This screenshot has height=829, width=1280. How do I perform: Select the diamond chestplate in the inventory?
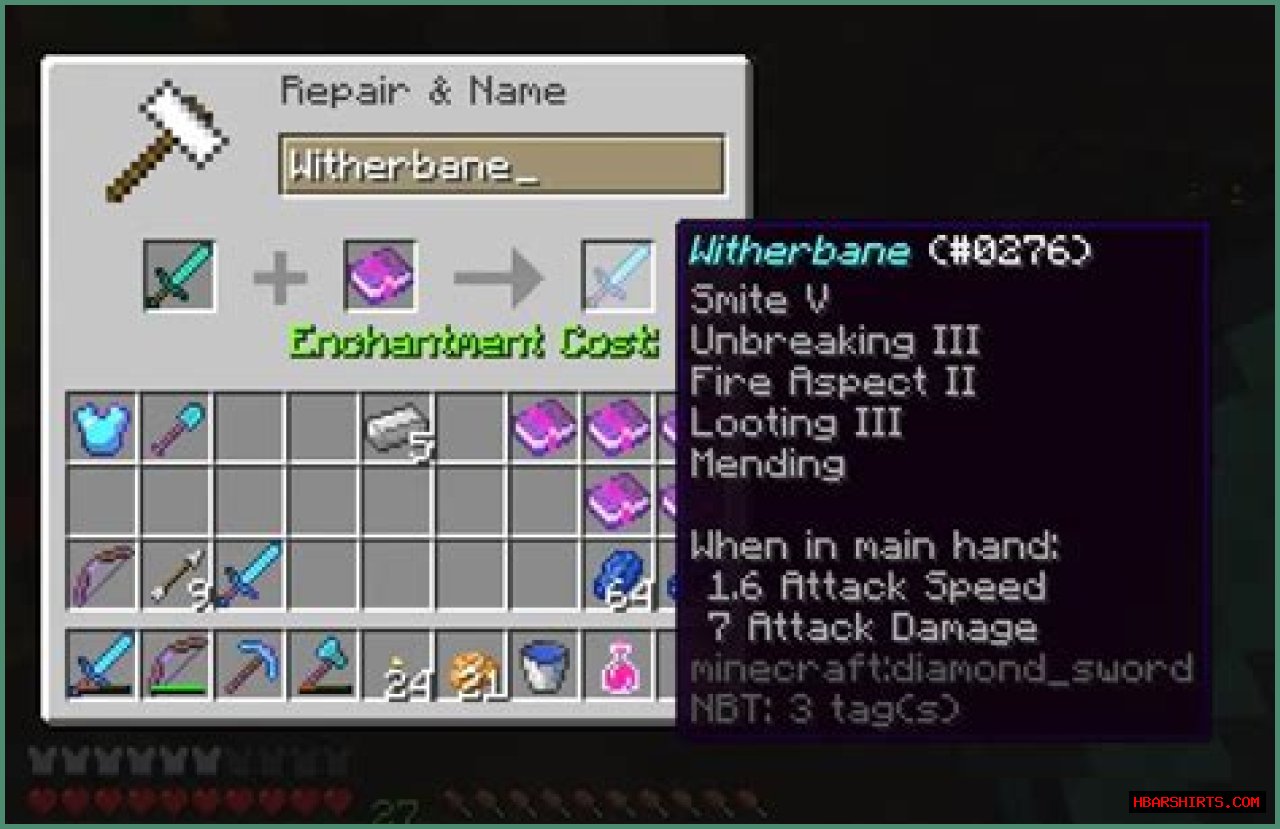click(x=102, y=428)
